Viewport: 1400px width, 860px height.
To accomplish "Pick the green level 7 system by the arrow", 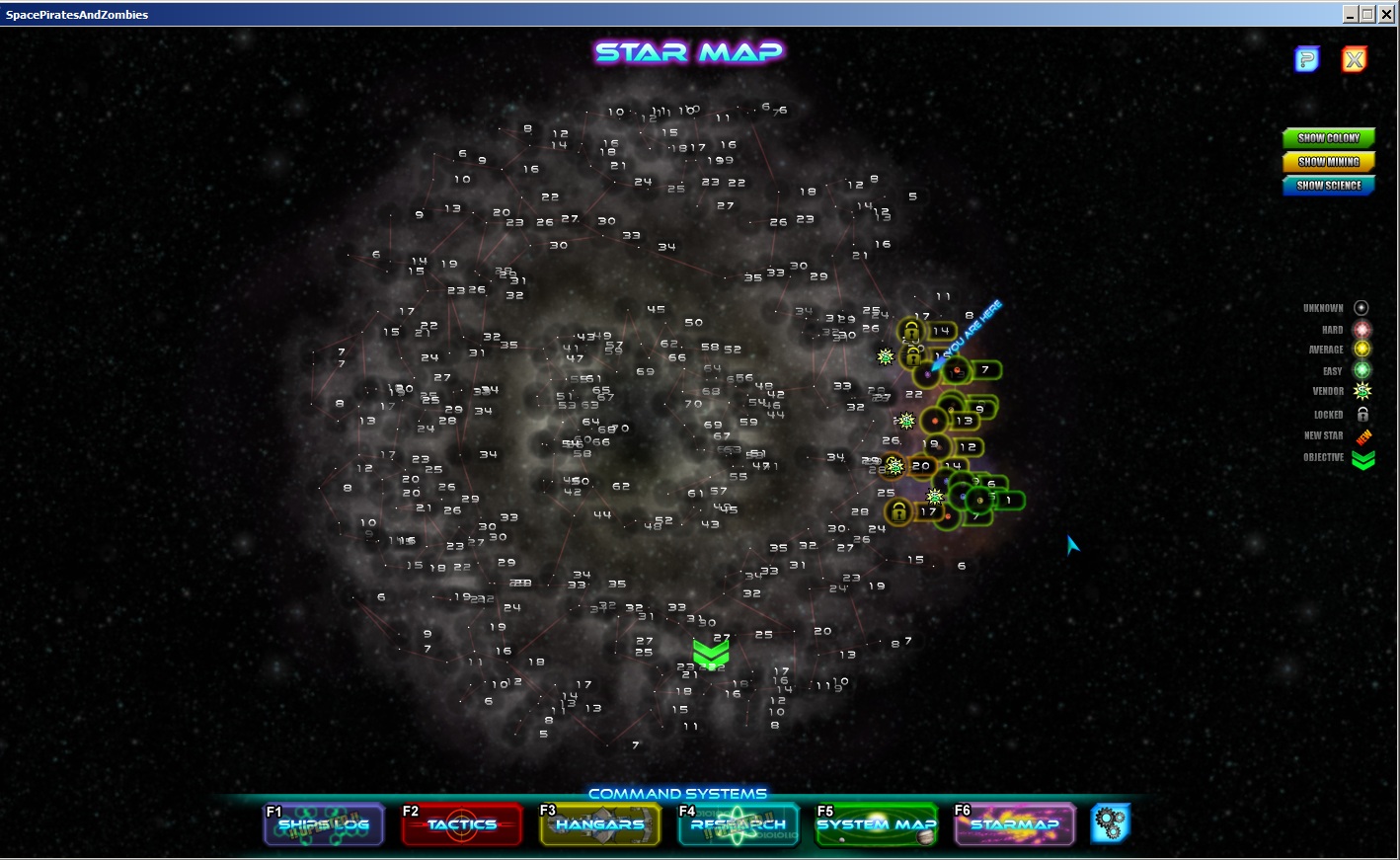I will tap(957, 370).
